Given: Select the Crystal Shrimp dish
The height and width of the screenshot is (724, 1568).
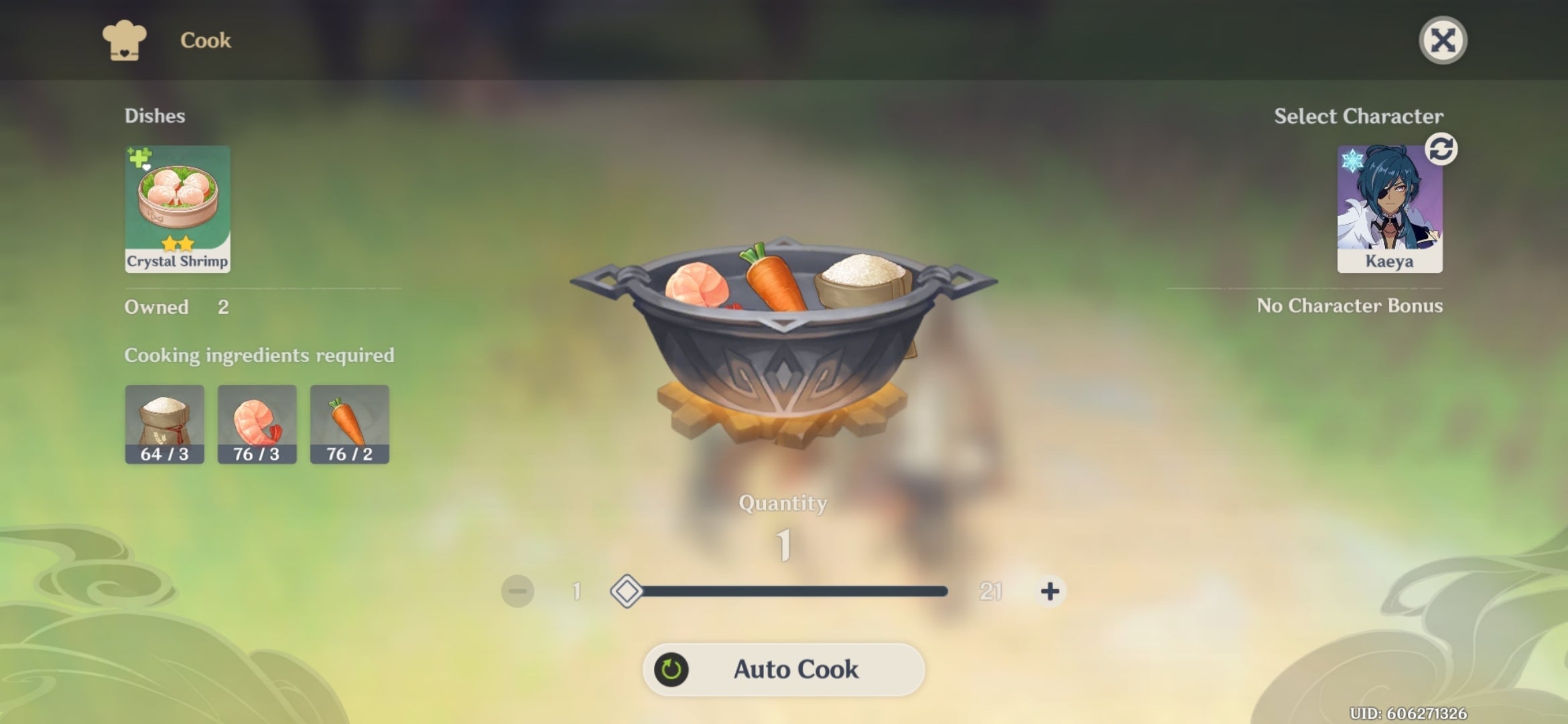Looking at the screenshot, I should point(177,208).
